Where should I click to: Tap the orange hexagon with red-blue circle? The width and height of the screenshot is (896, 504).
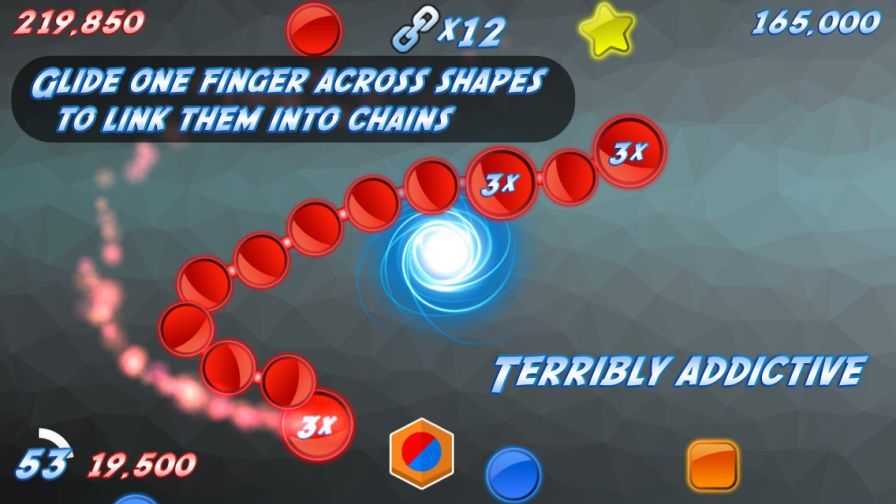422,451
